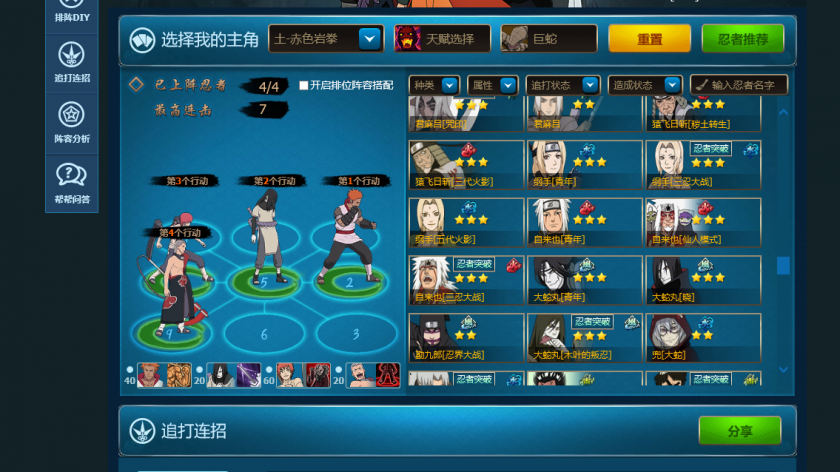
Task: Expand the 造成状态 inflicted state filter
Action: click(643, 85)
